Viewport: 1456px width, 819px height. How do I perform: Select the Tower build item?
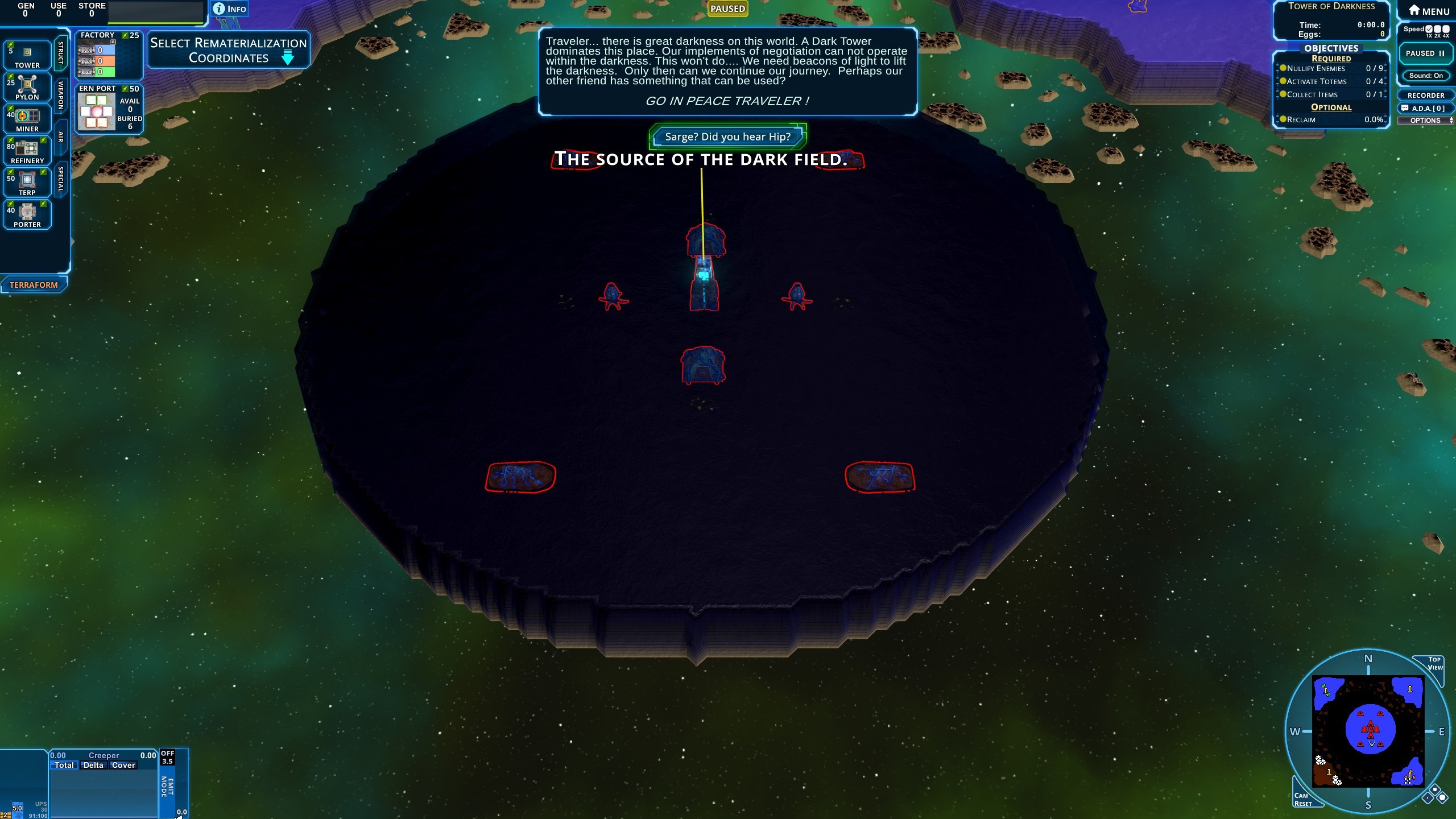pos(27,55)
